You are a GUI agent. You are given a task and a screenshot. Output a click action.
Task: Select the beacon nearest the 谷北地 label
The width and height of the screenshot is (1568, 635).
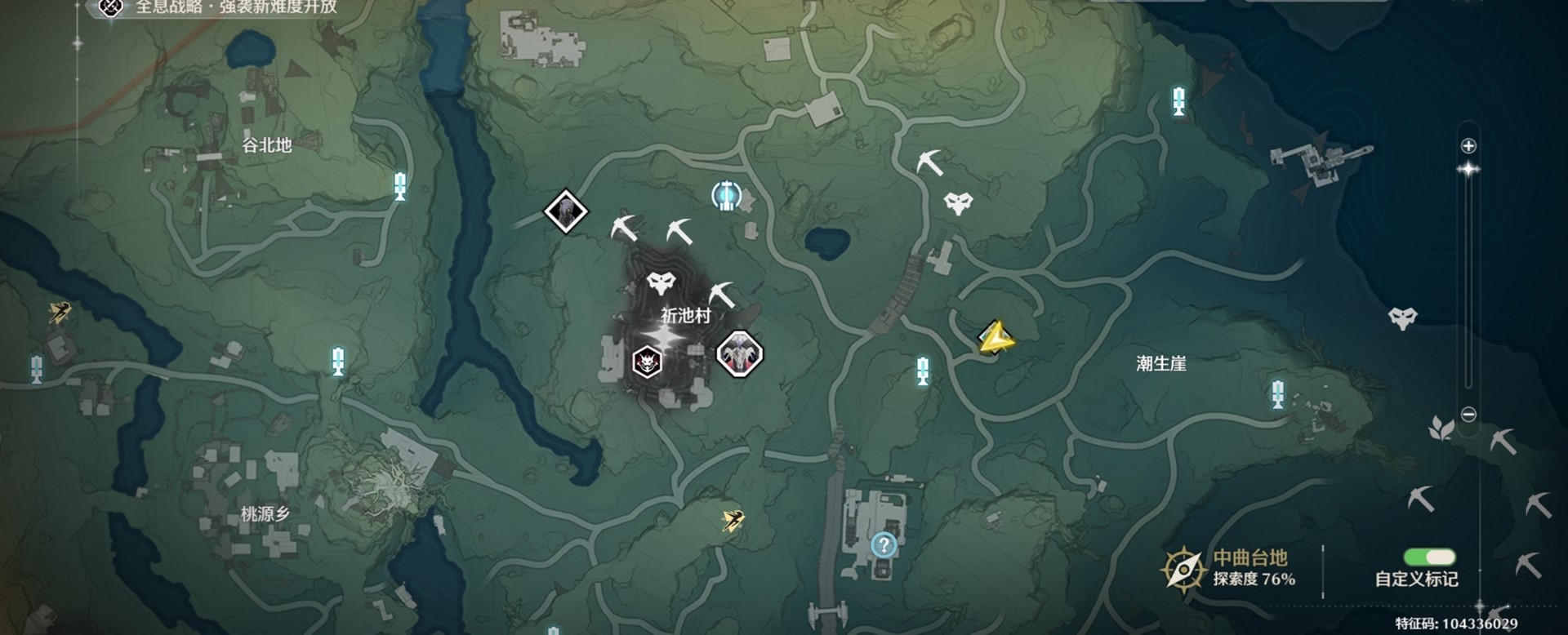(x=400, y=186)
